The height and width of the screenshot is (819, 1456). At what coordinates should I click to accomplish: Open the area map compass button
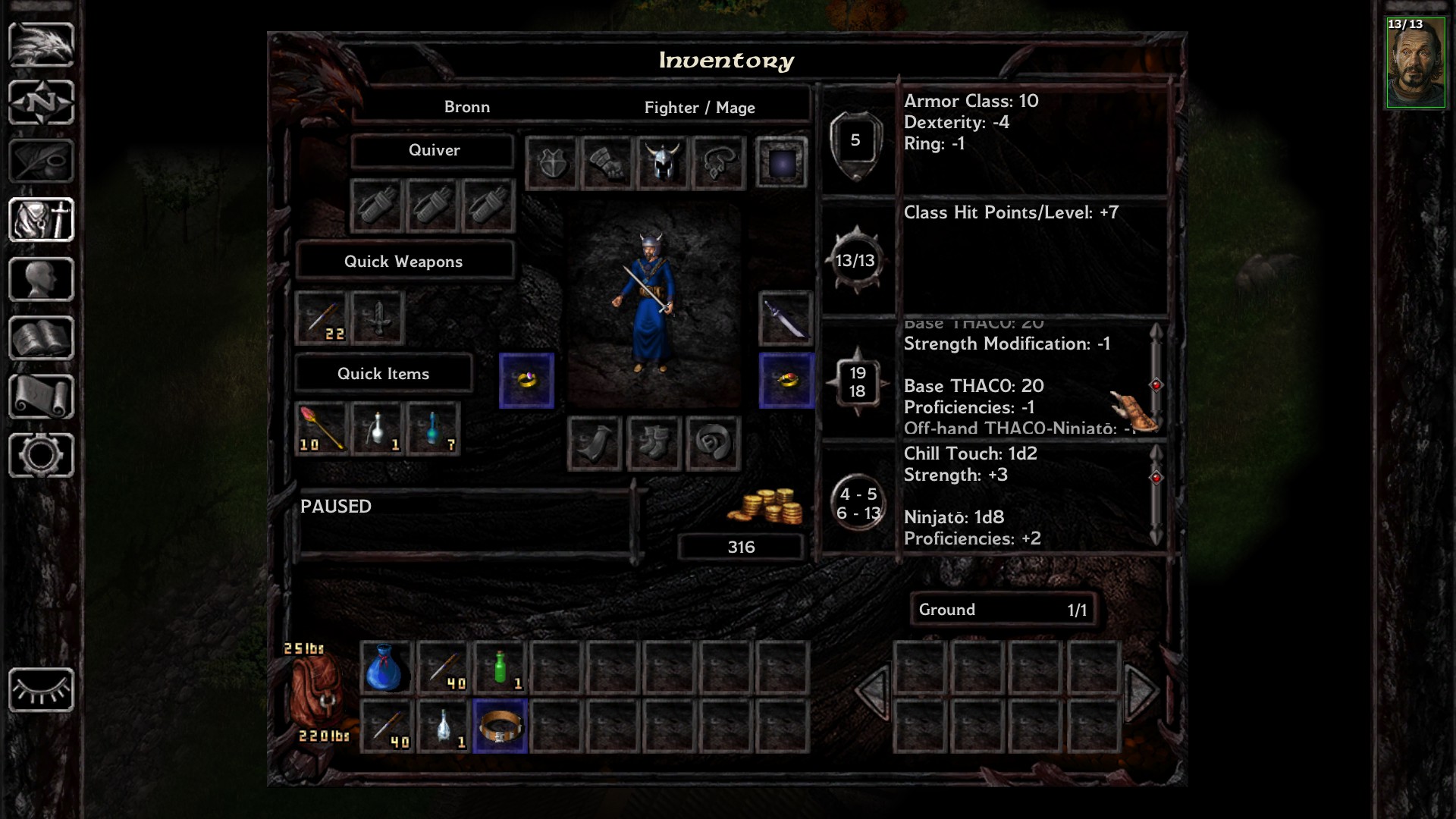(41, 102)
